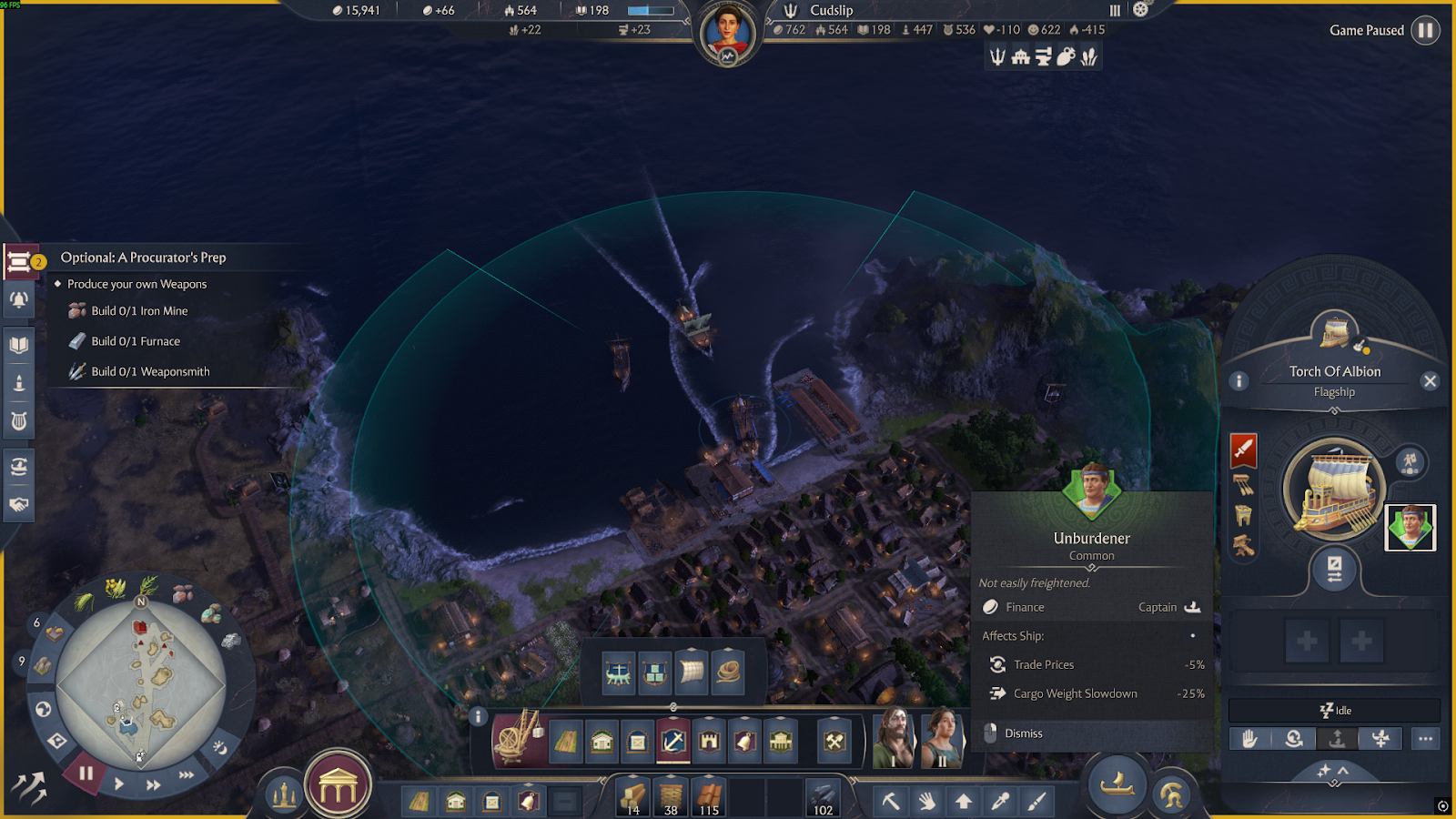Open the ship cargo transfer button
The width and height of the screenshot is (1456, 819).
(1334, 571)
